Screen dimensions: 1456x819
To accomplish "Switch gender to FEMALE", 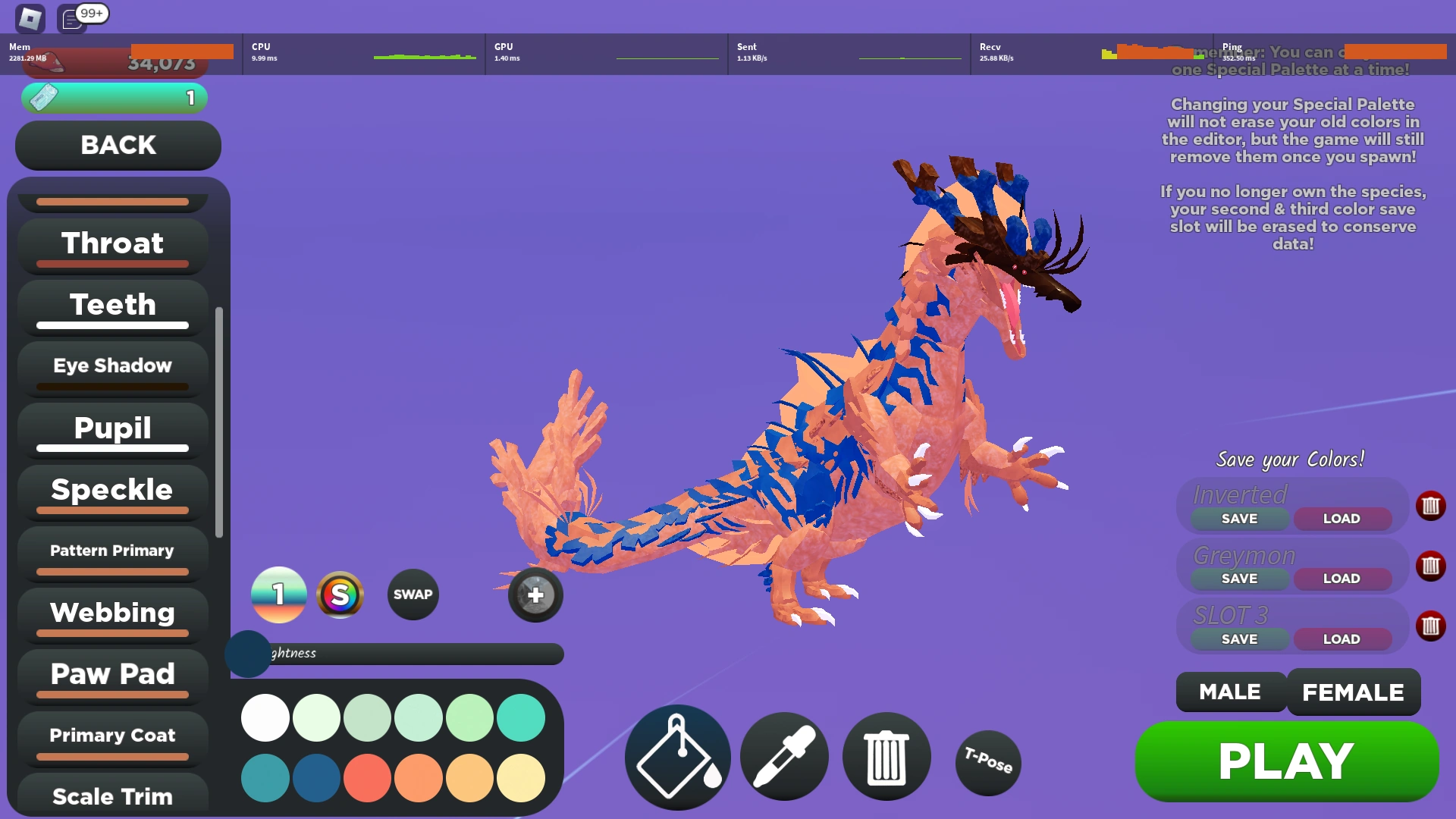I will (x=1353, y=691).
